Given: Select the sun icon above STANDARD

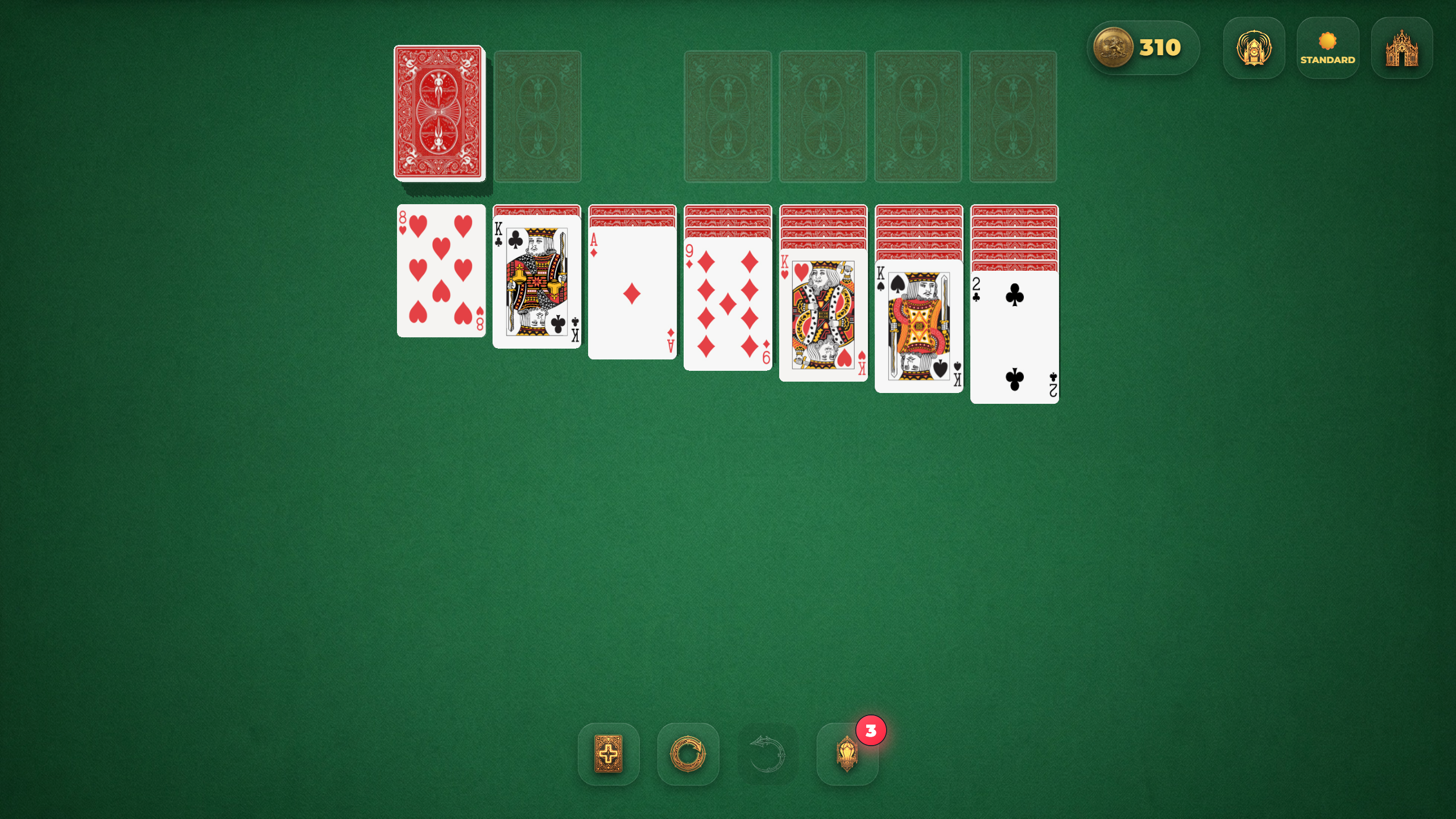Looking at the screenshot, I should [x=1327, y=40].
